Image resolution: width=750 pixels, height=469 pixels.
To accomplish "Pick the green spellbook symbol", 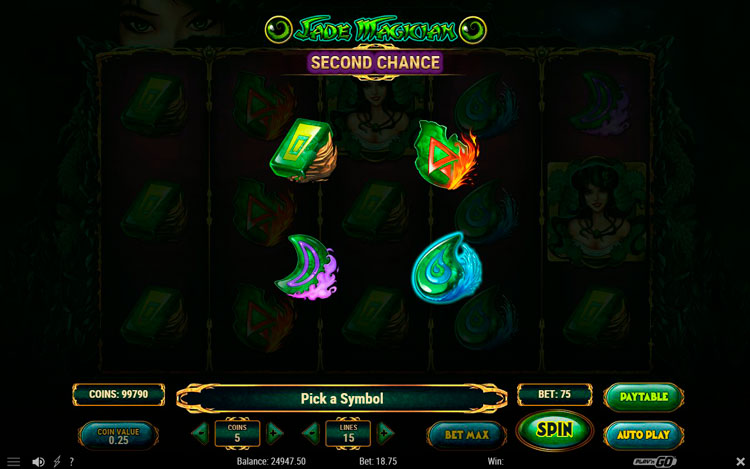I will [301, 151].
